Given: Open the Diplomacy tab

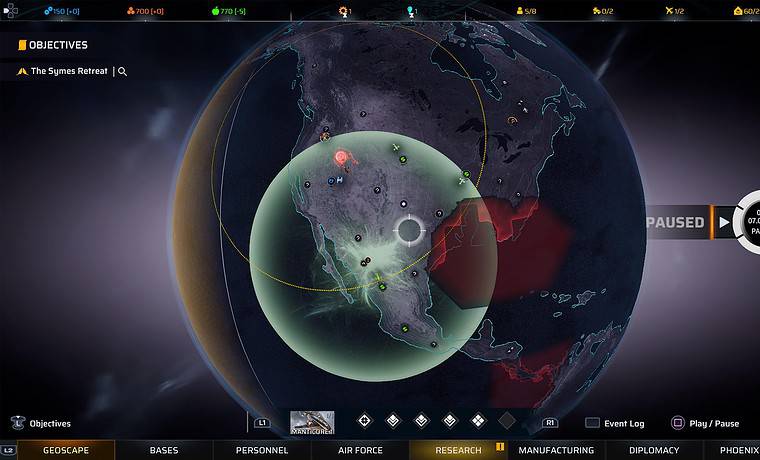Looking at the screenshot, I should (x=654, y=450).
